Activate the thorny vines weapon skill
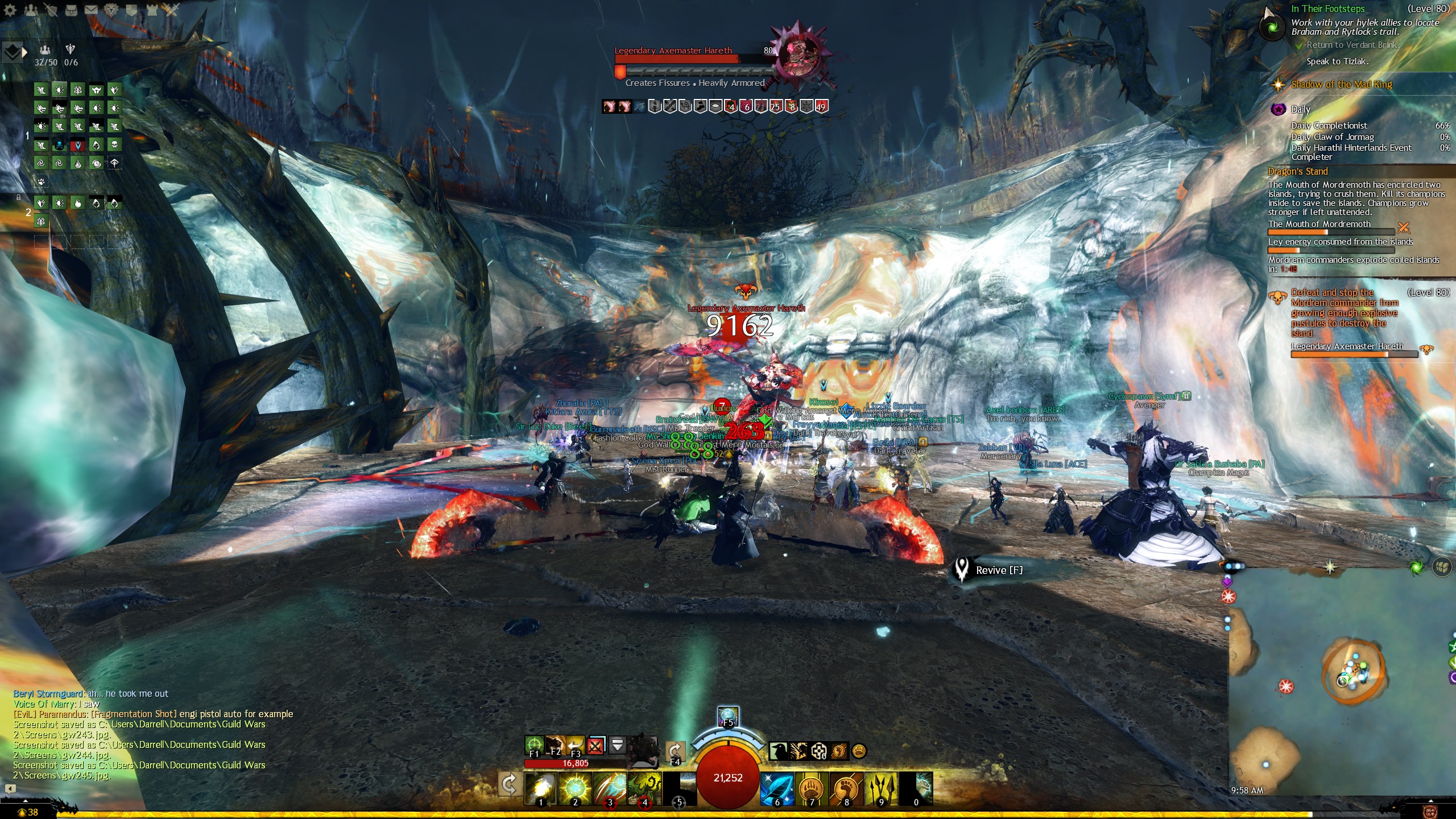Viewport: 1456px width, 819px height. point(644,788)
